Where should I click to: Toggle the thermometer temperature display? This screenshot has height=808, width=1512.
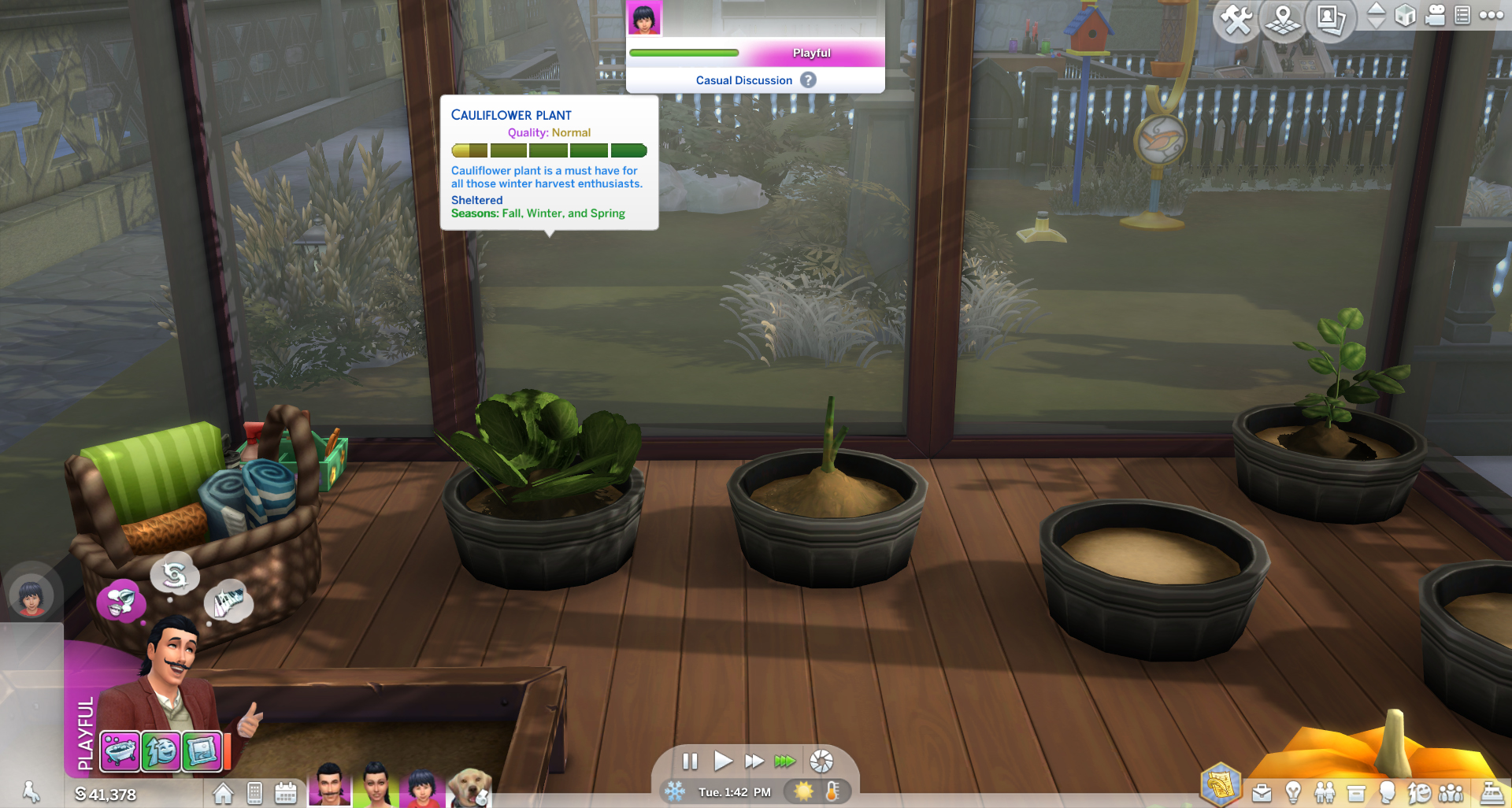coord(833,792)
